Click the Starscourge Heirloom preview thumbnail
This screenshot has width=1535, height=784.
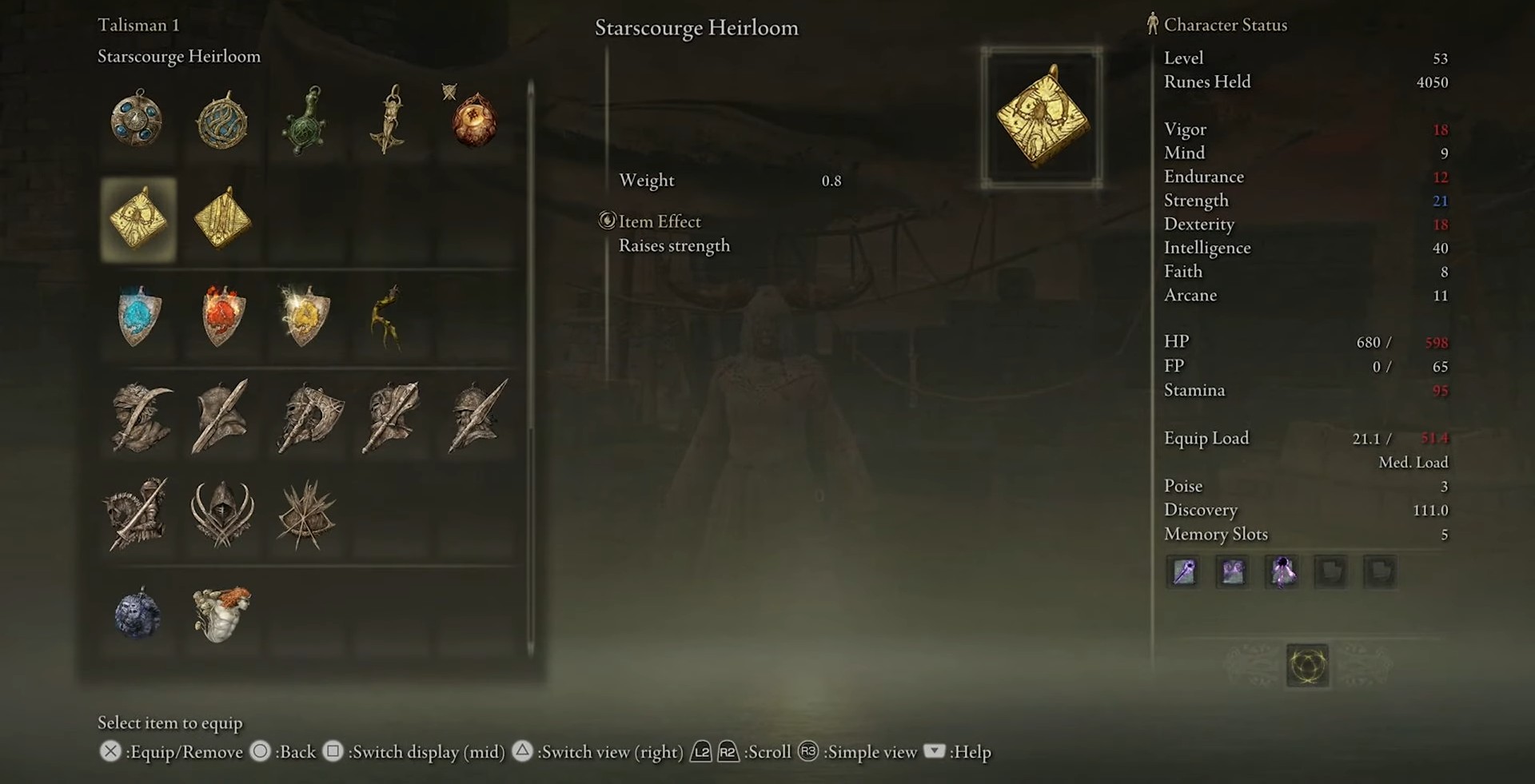point(1042,117)
